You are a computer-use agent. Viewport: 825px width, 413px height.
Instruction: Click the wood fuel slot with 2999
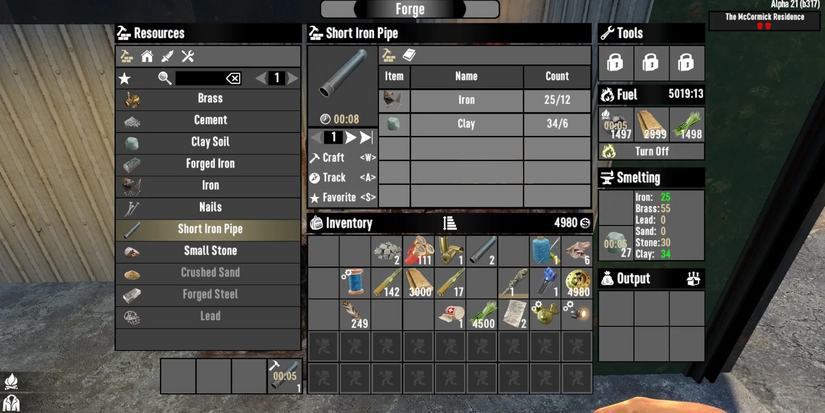pyautogui.click(x=651, y=124)
